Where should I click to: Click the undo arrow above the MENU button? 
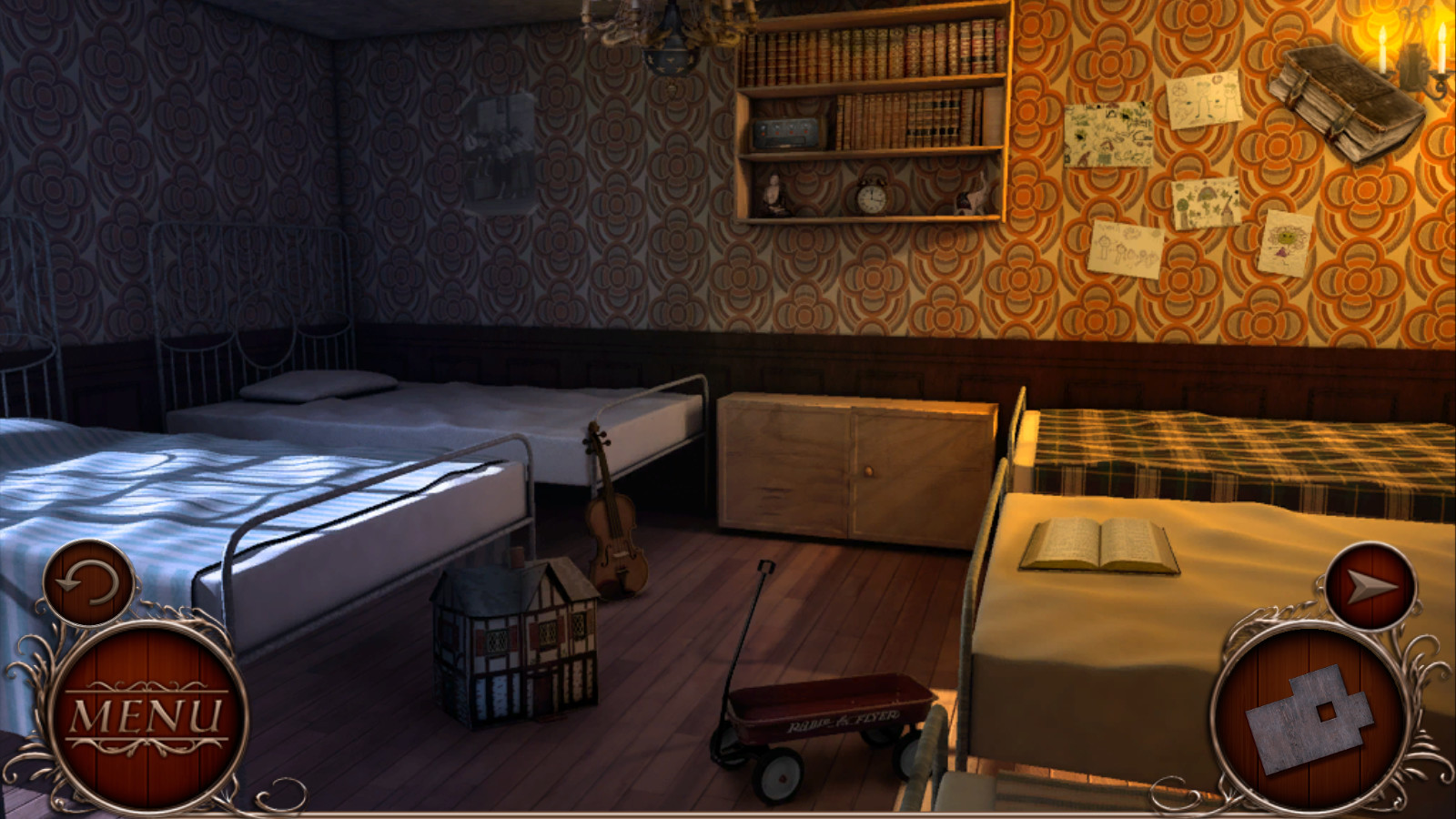point(88,584)
